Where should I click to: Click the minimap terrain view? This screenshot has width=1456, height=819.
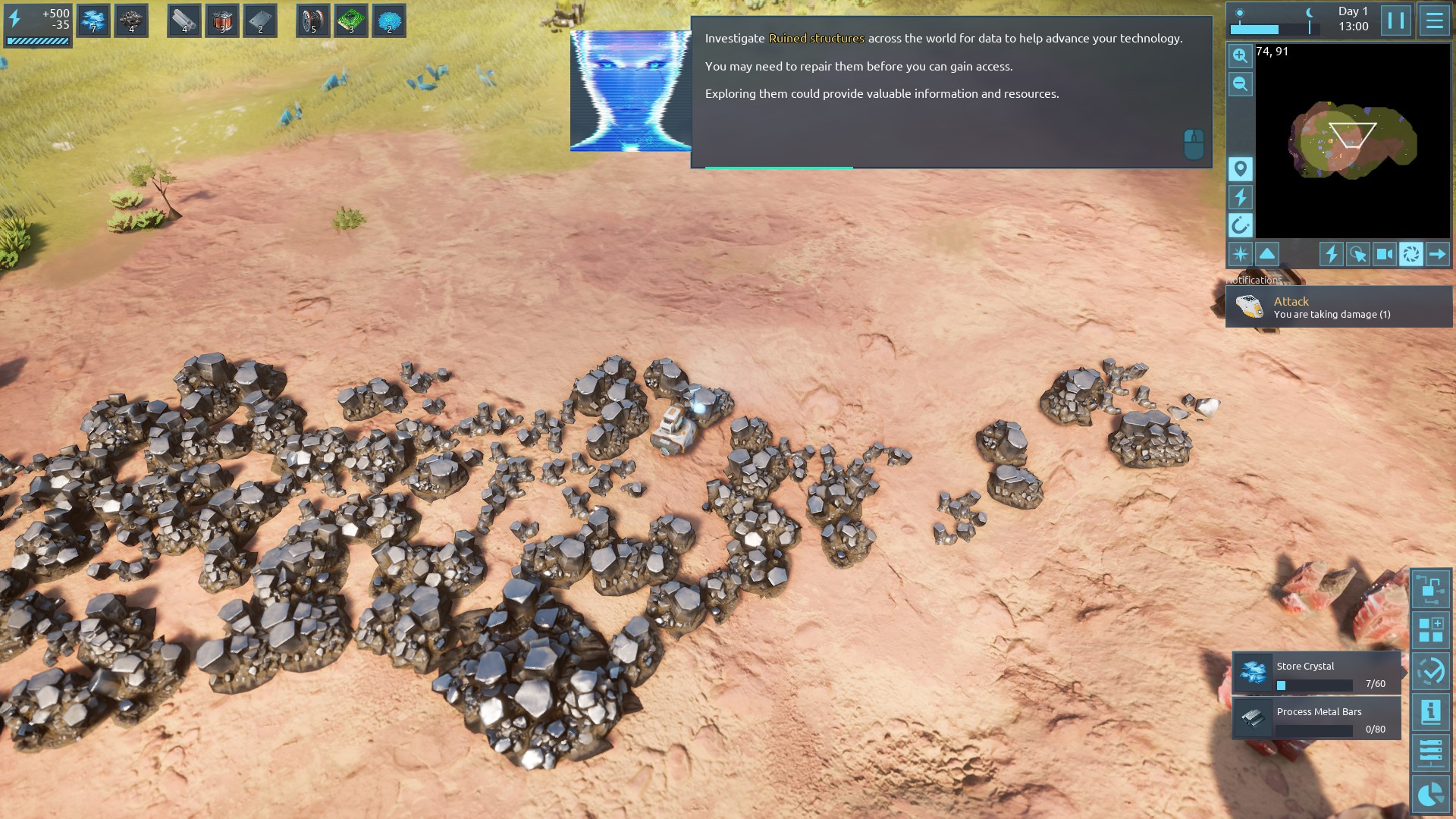pyautogui.click(x=1351, y=143)
